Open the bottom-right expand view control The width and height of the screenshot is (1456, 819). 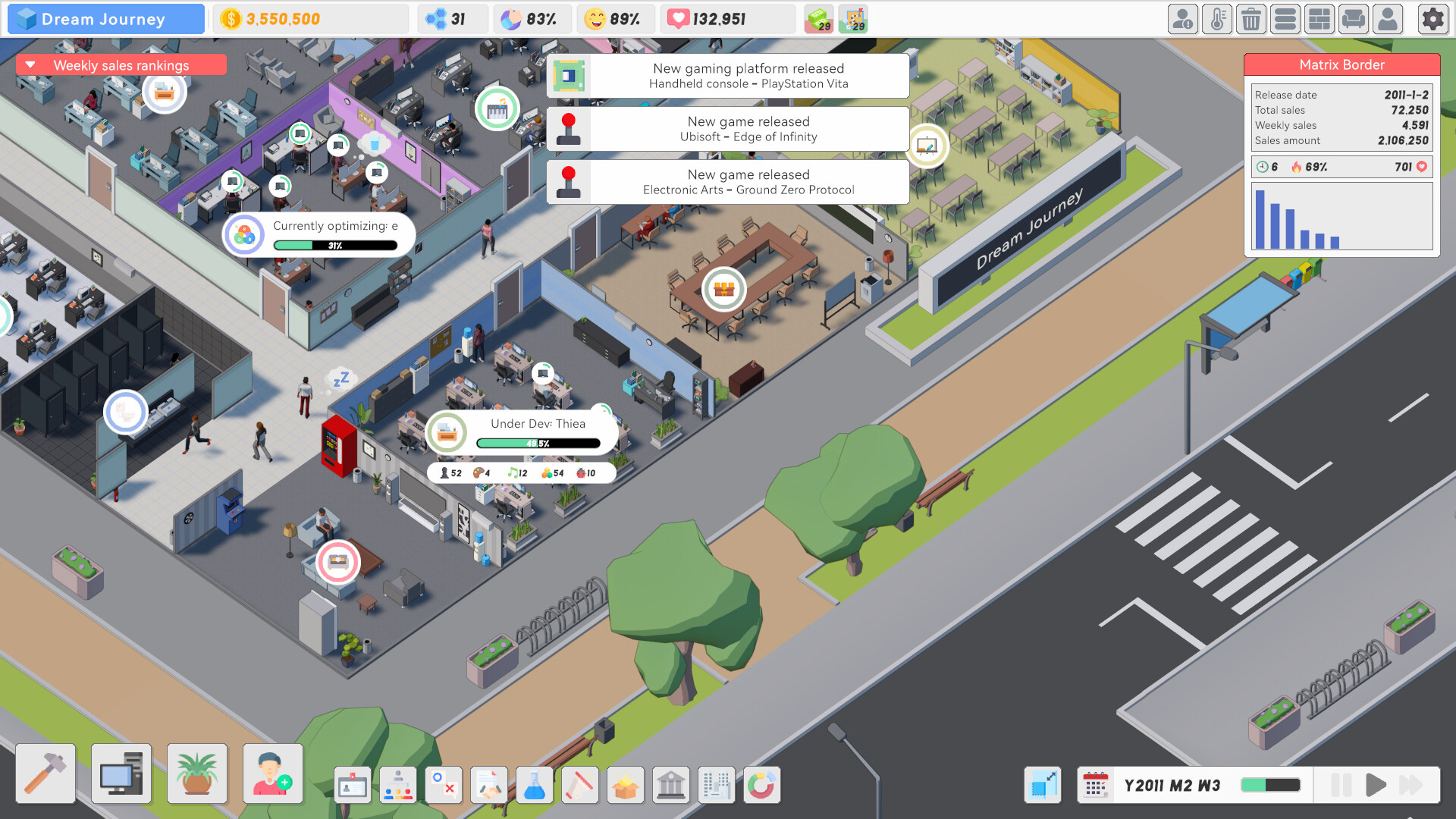[x=1043, y=785]
